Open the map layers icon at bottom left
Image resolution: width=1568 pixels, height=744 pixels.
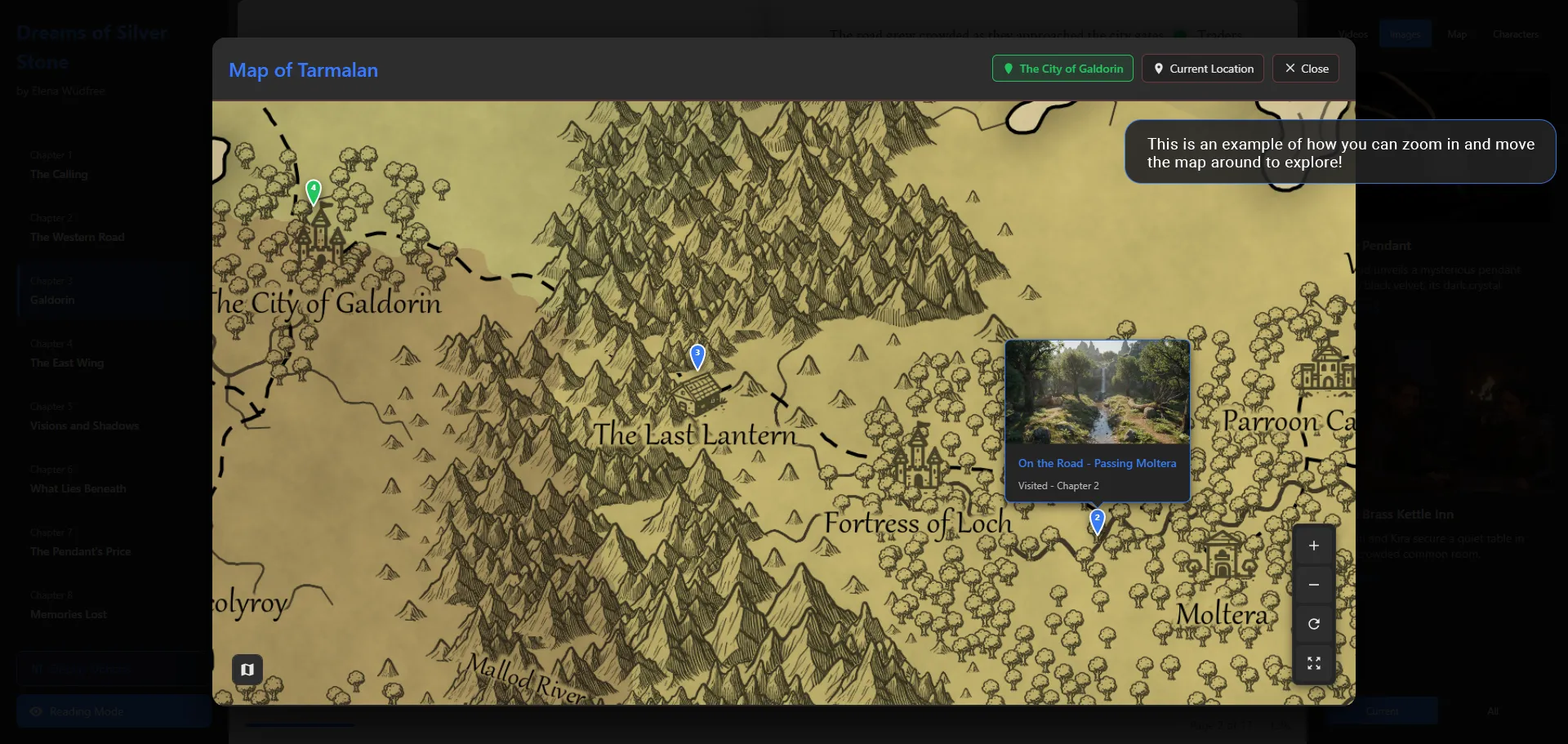(x=247, y=669)
